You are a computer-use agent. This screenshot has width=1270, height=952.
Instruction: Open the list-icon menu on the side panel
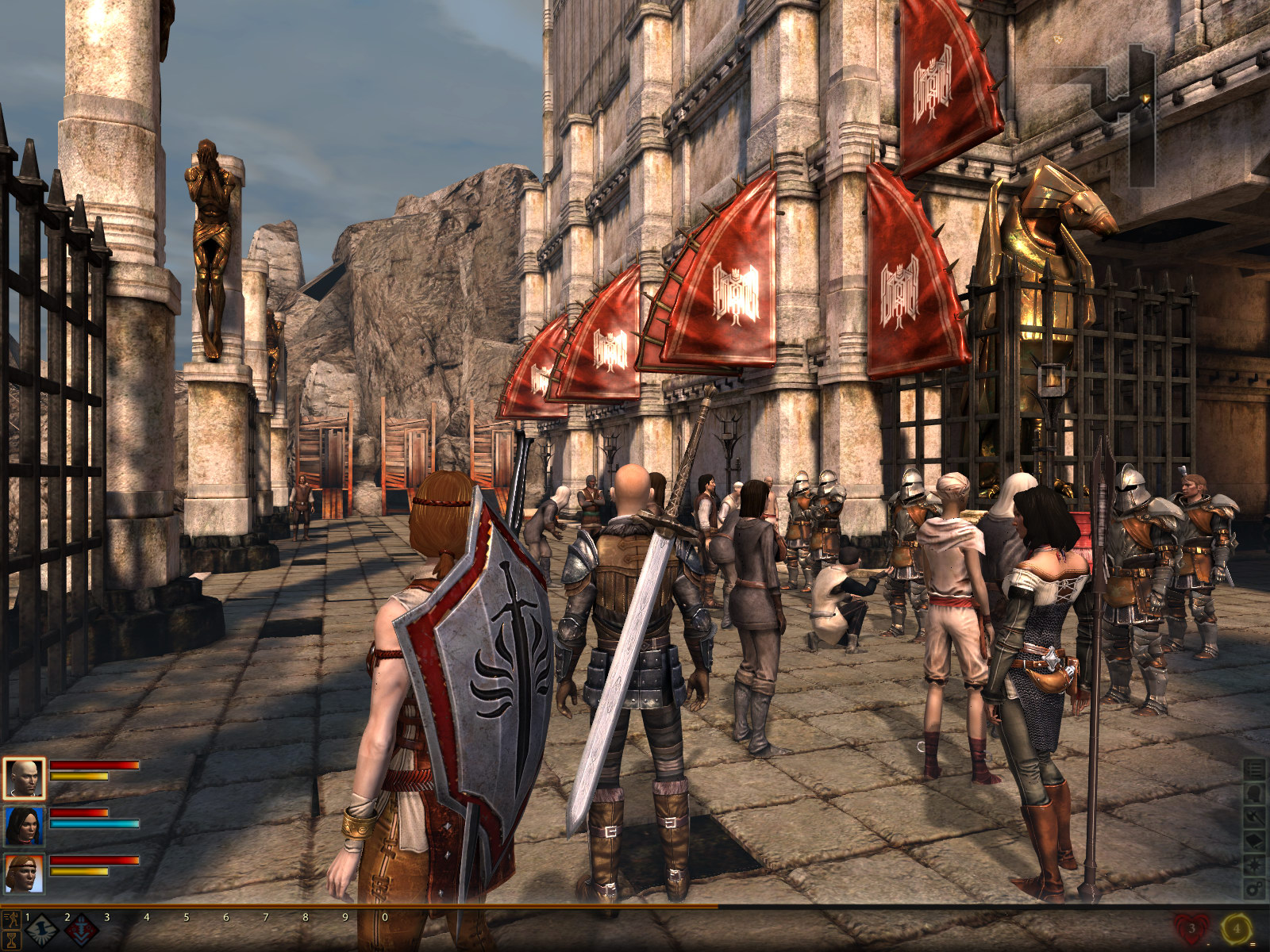click(x=1255, y=769)
